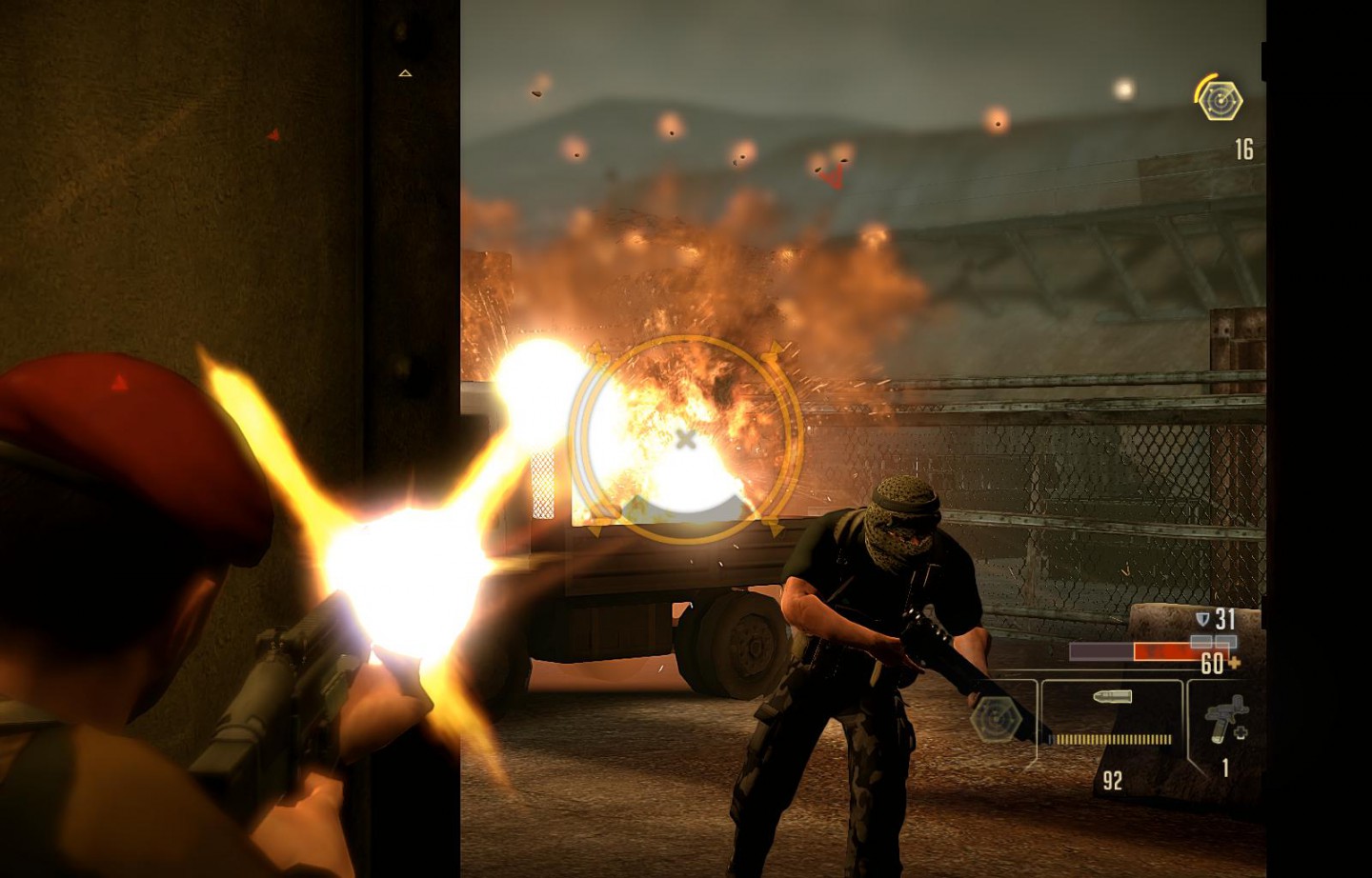Select the dimmed radar skill slot beside the ammo panel
The width and height of the screenshot is (1372, 878).
point(997,719)
